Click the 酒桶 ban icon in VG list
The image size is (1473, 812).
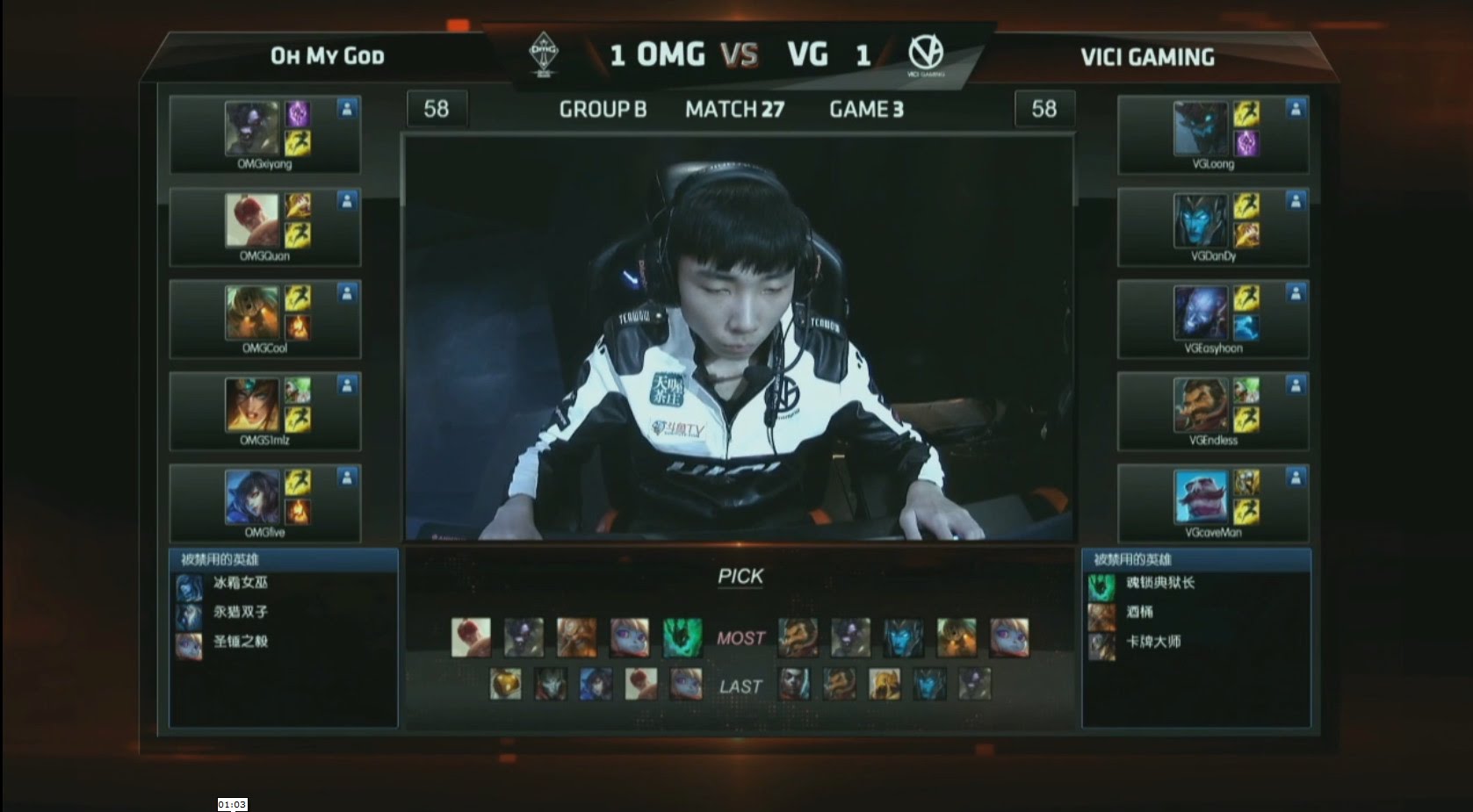pyautogui.click(x=1101, y=616)
